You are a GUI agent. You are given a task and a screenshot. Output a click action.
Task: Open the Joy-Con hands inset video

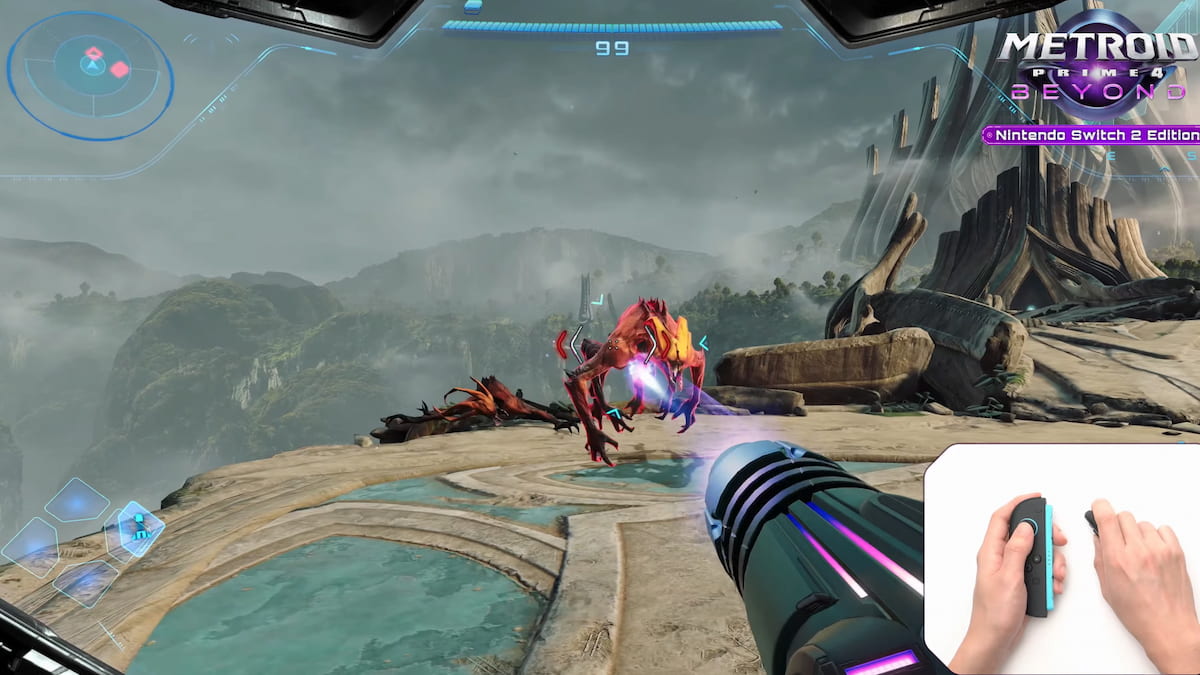click(1061, 559)
